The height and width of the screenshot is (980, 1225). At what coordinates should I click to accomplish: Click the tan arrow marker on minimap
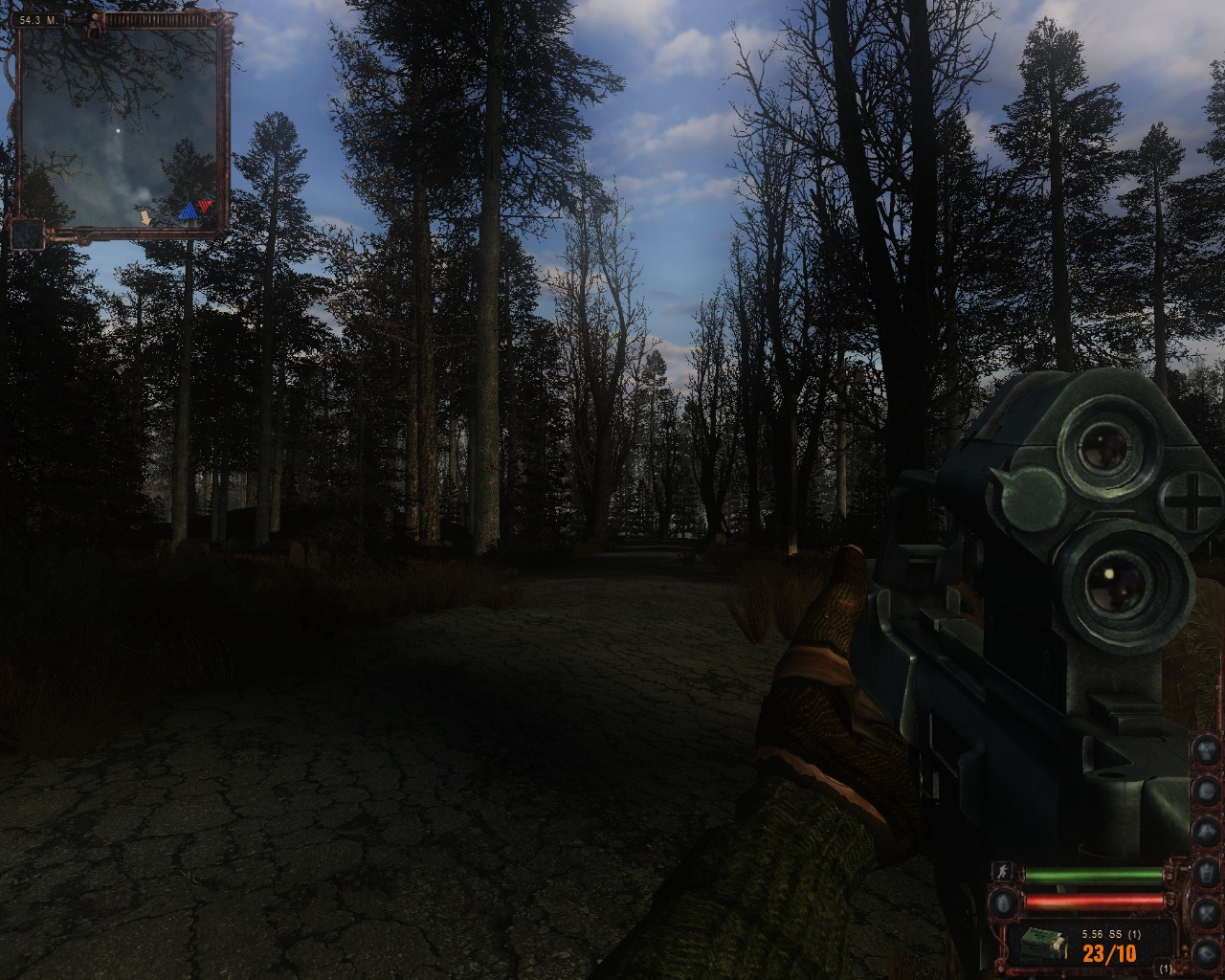tap(145, 218)
